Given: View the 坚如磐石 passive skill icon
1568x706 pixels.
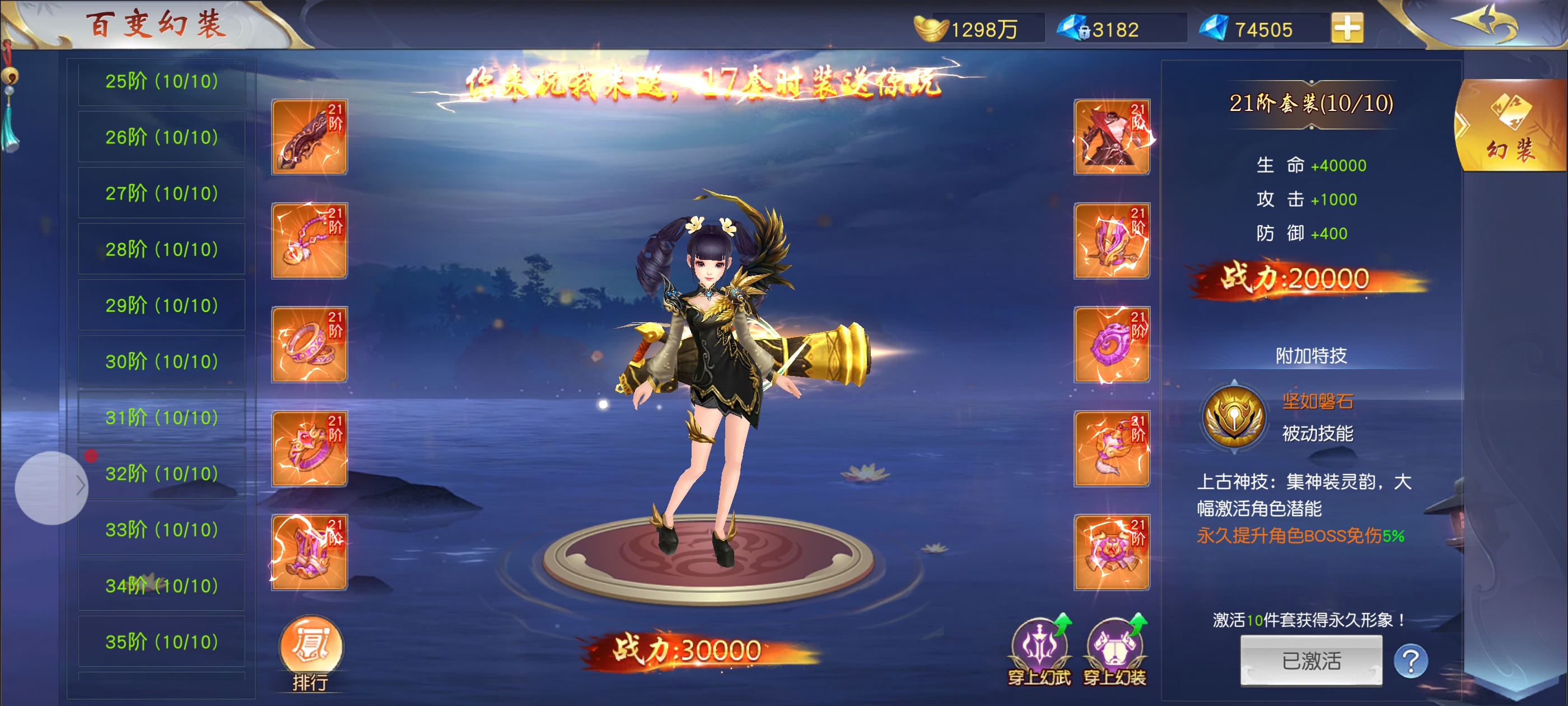Looking at the screenshot, I should coord(1234,417).
